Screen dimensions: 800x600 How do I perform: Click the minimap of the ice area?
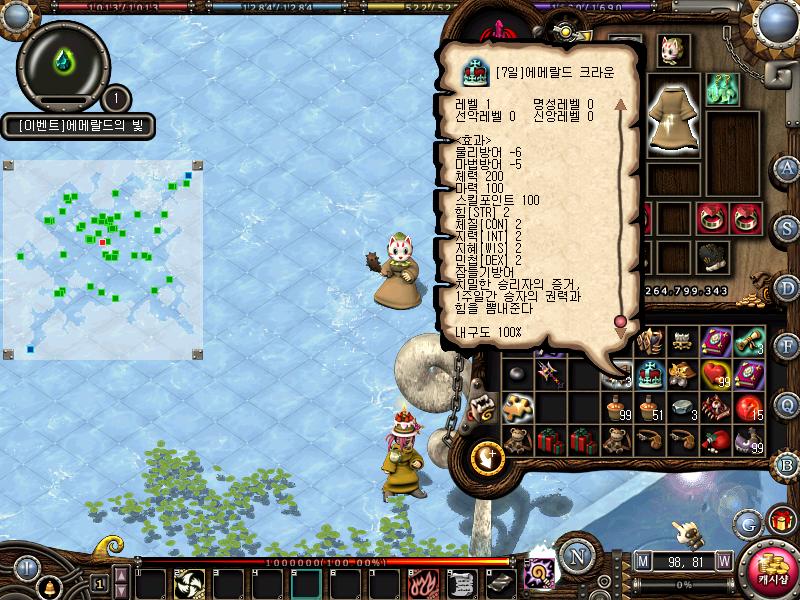pos(104,259)
